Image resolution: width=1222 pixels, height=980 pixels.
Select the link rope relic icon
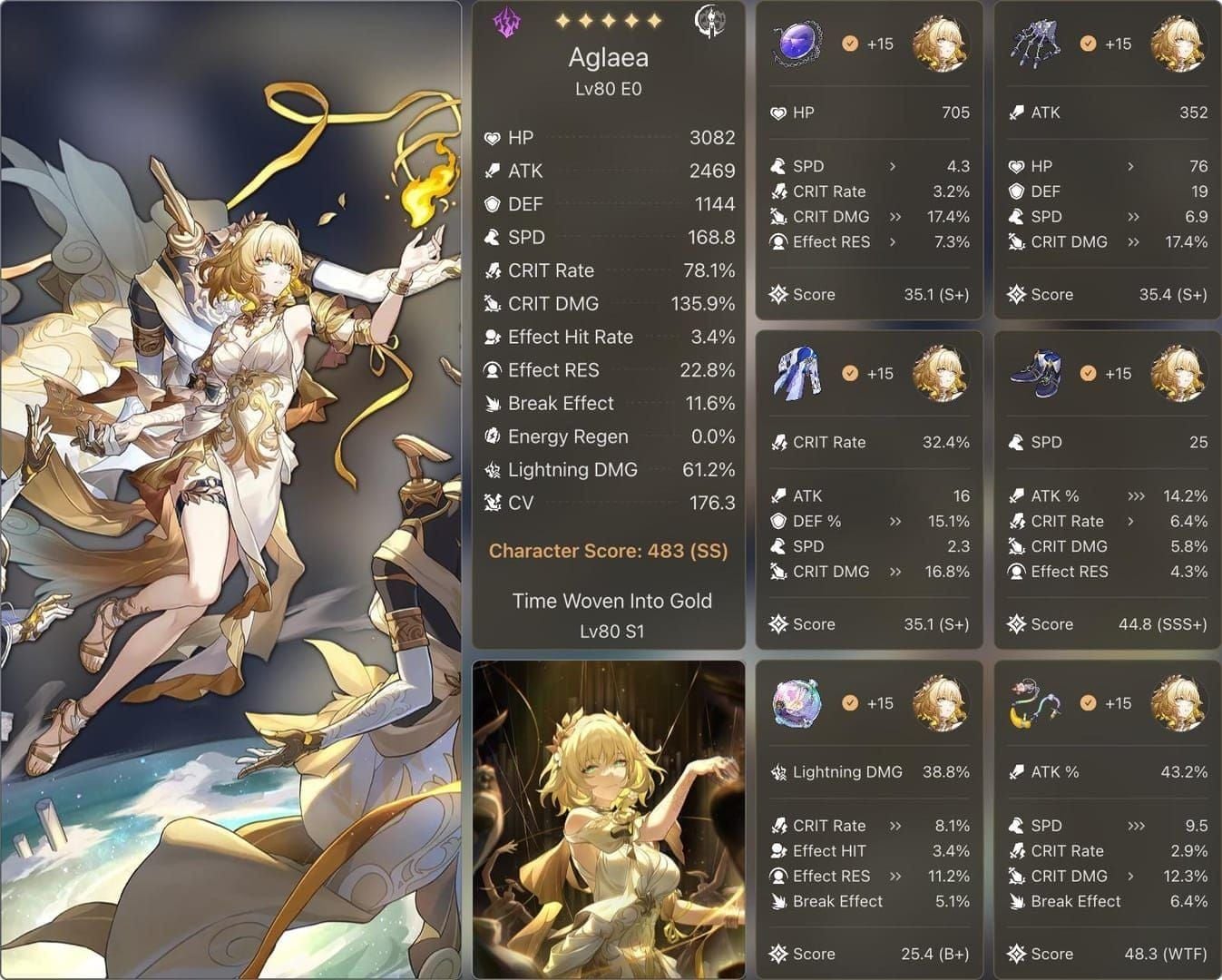point(1036,703)
